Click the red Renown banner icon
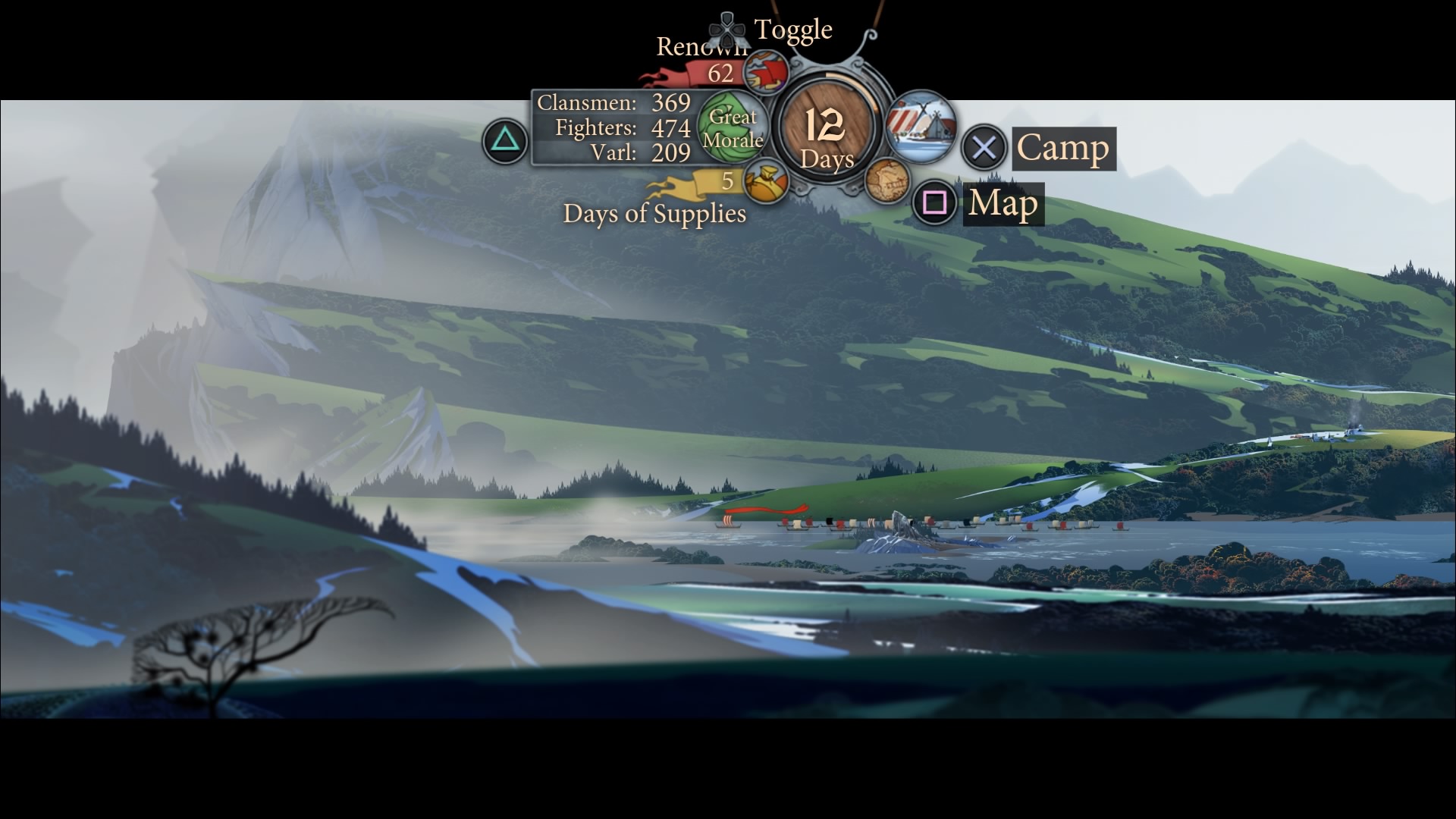1456x819 pixels. 766,73
